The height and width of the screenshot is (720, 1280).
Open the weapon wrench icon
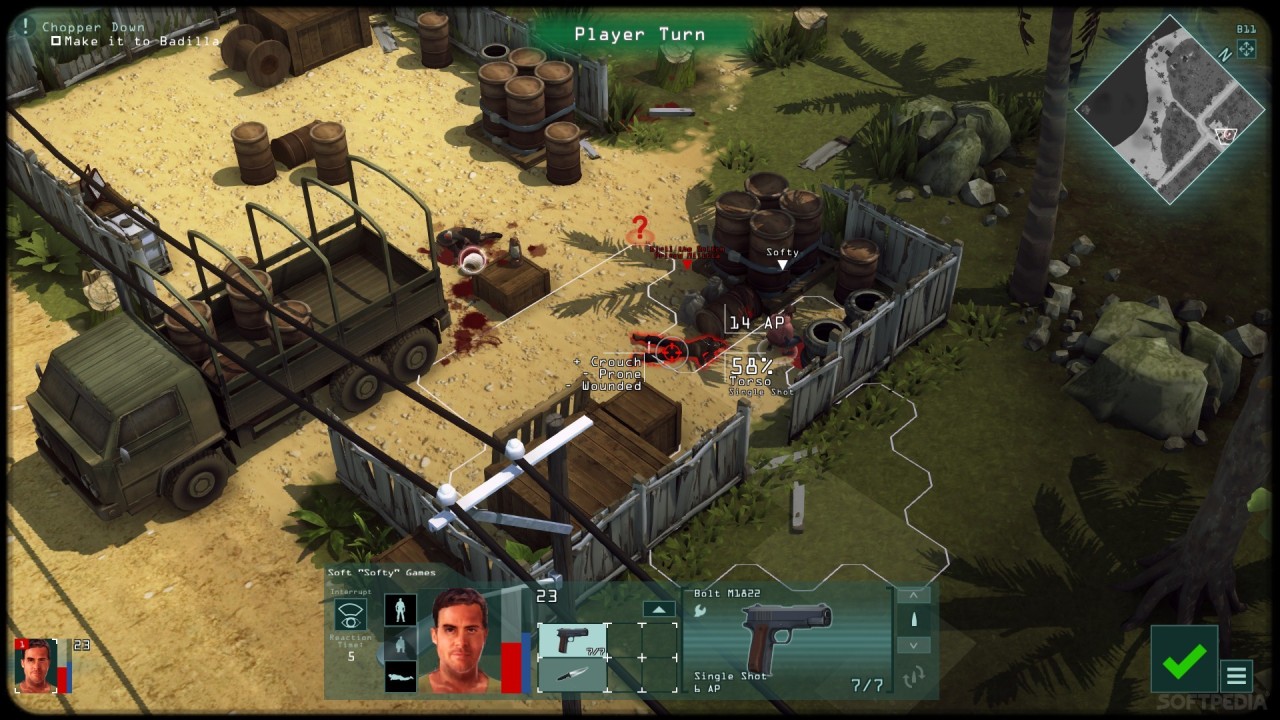[x=701, y=611]
